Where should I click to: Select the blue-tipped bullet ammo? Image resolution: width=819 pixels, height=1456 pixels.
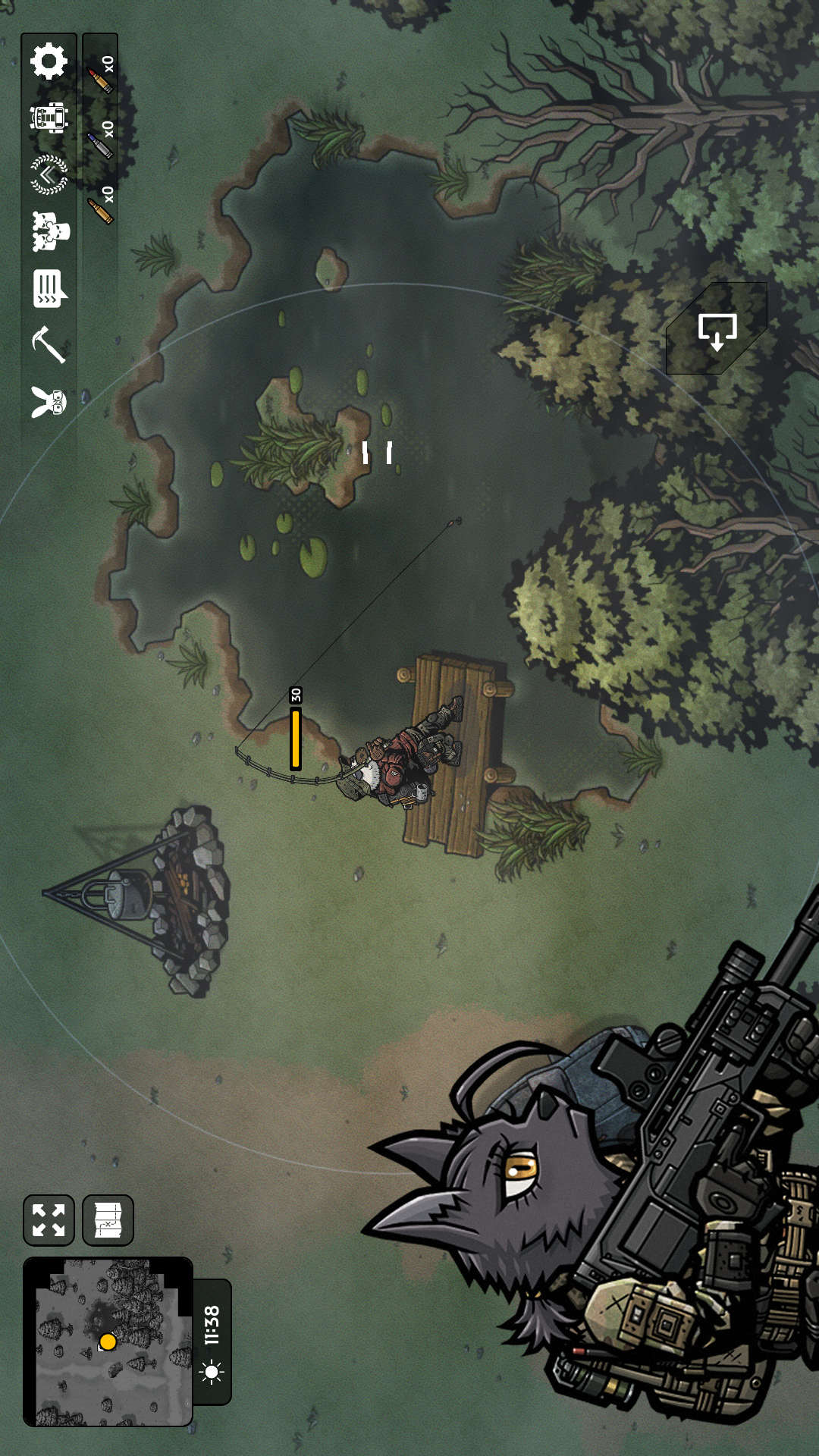click(100, 141)
